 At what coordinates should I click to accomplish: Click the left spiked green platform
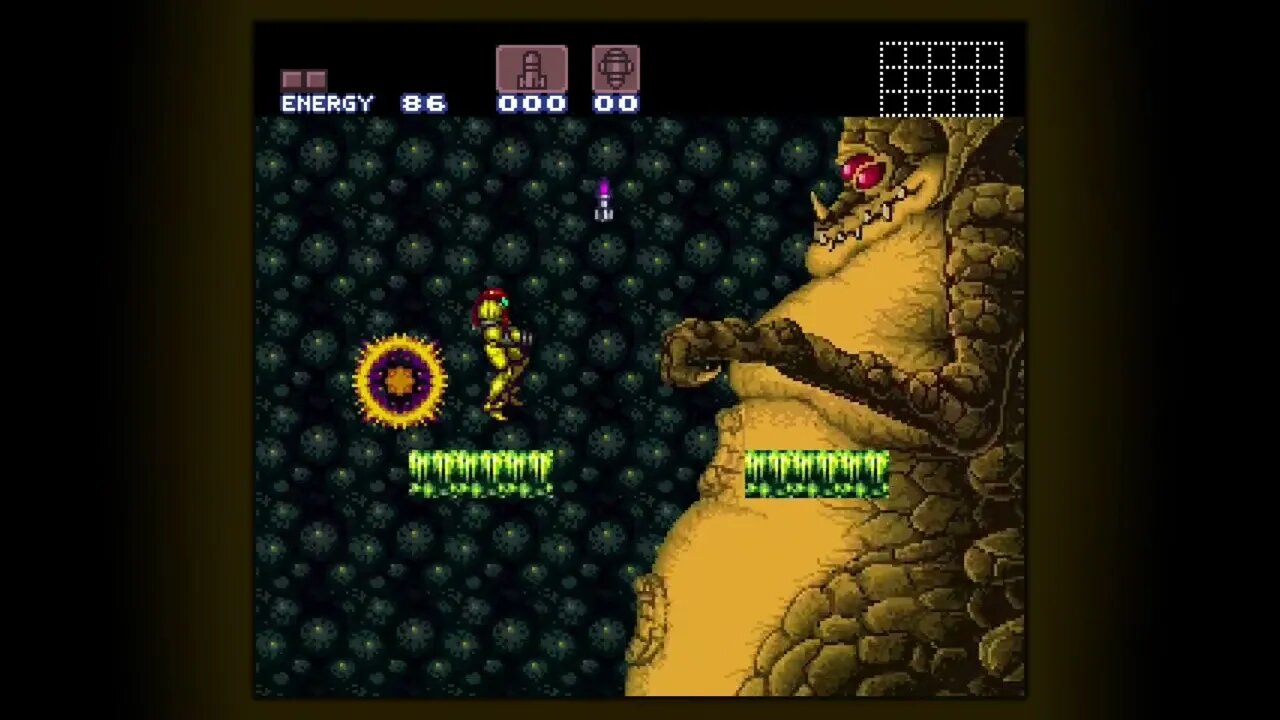tap(480, 472)
